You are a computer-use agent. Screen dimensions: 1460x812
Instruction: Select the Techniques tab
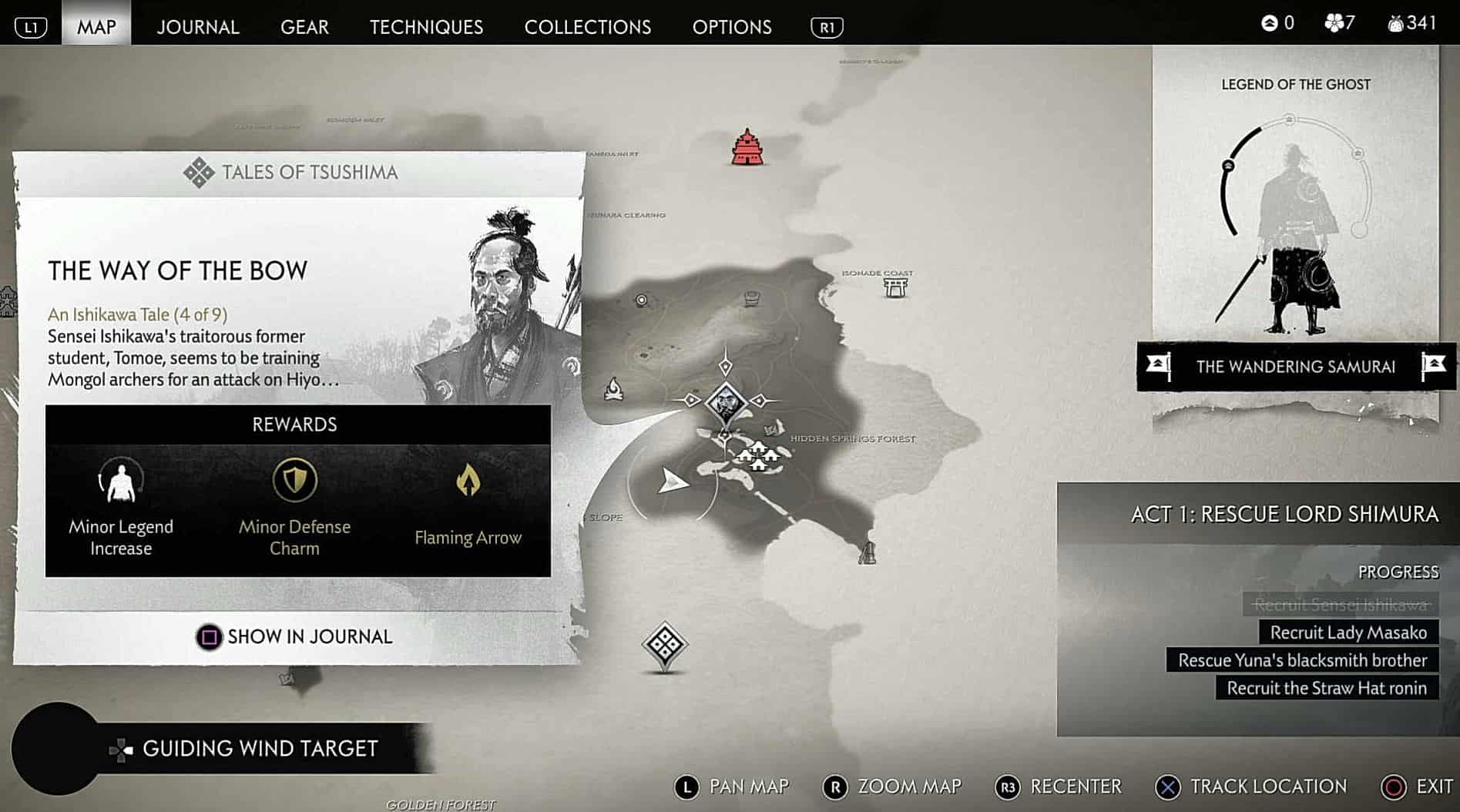coord(426,27)
